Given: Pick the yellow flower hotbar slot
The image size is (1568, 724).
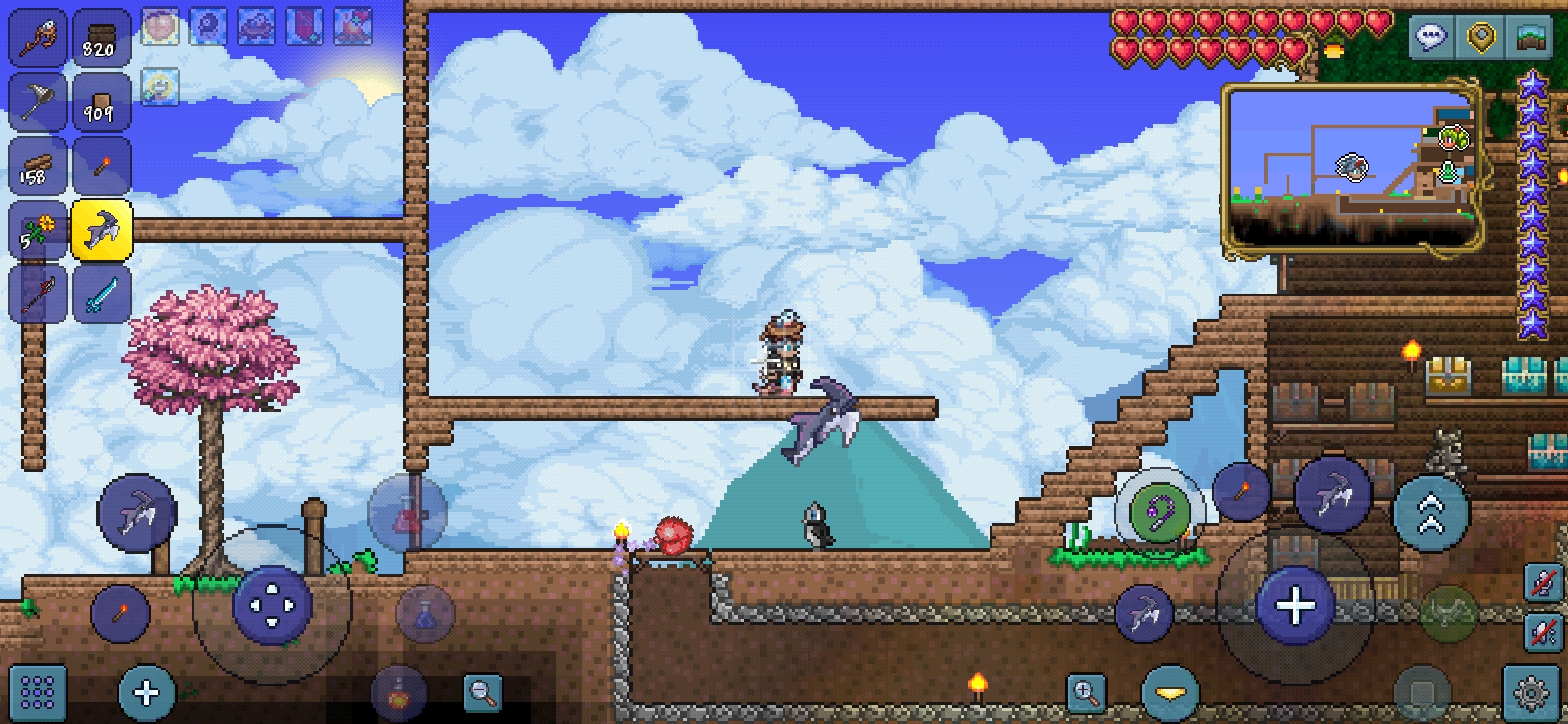Looking at the screenshot, I should [x=38, y=230].
